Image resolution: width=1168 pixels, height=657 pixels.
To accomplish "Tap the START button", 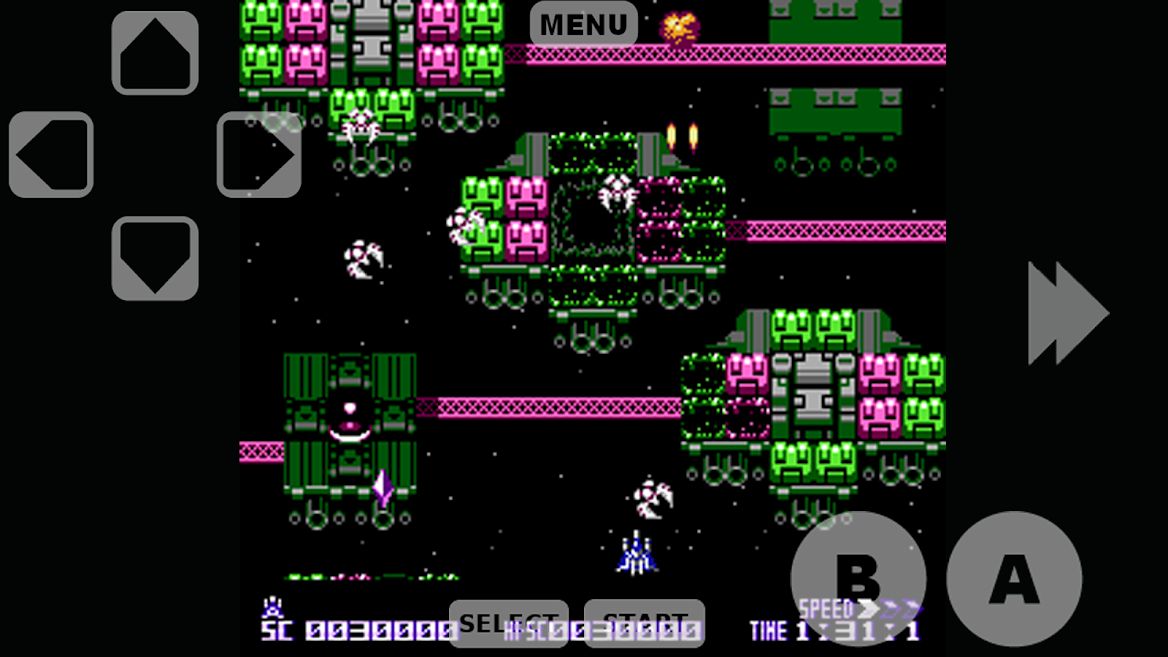I will click(x=644, y=623).
